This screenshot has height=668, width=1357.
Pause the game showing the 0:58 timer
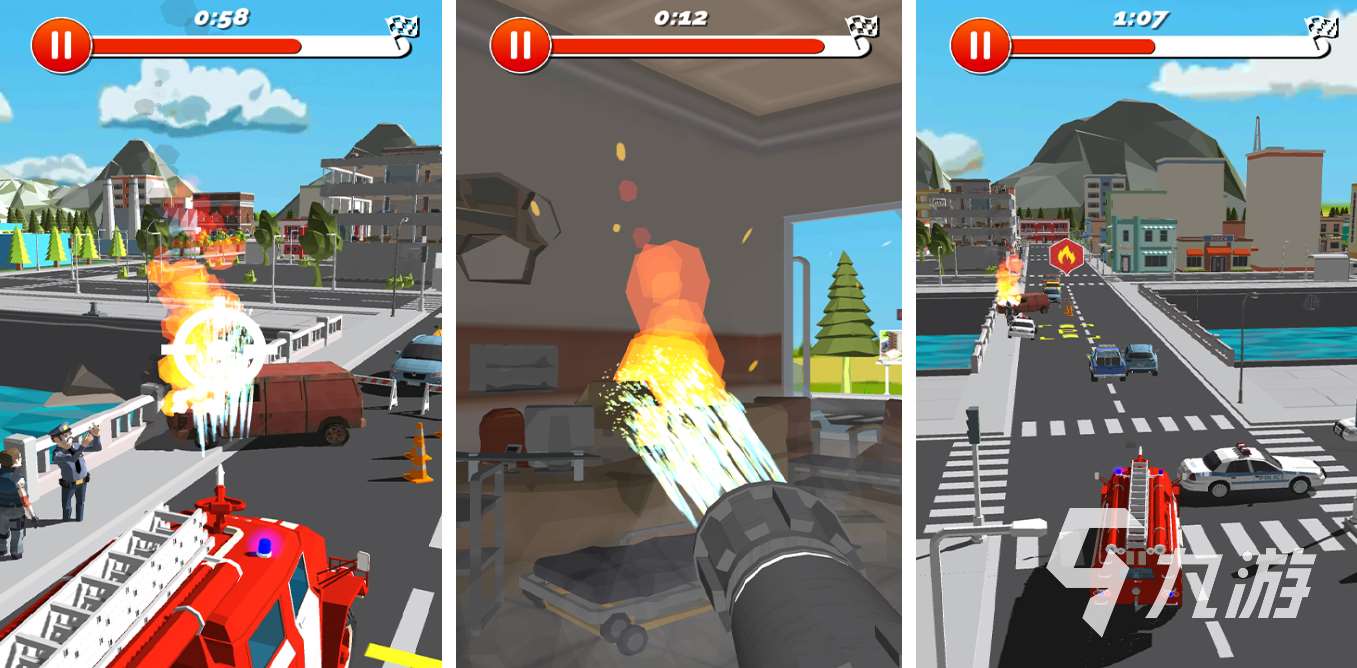tap(61, 46)
